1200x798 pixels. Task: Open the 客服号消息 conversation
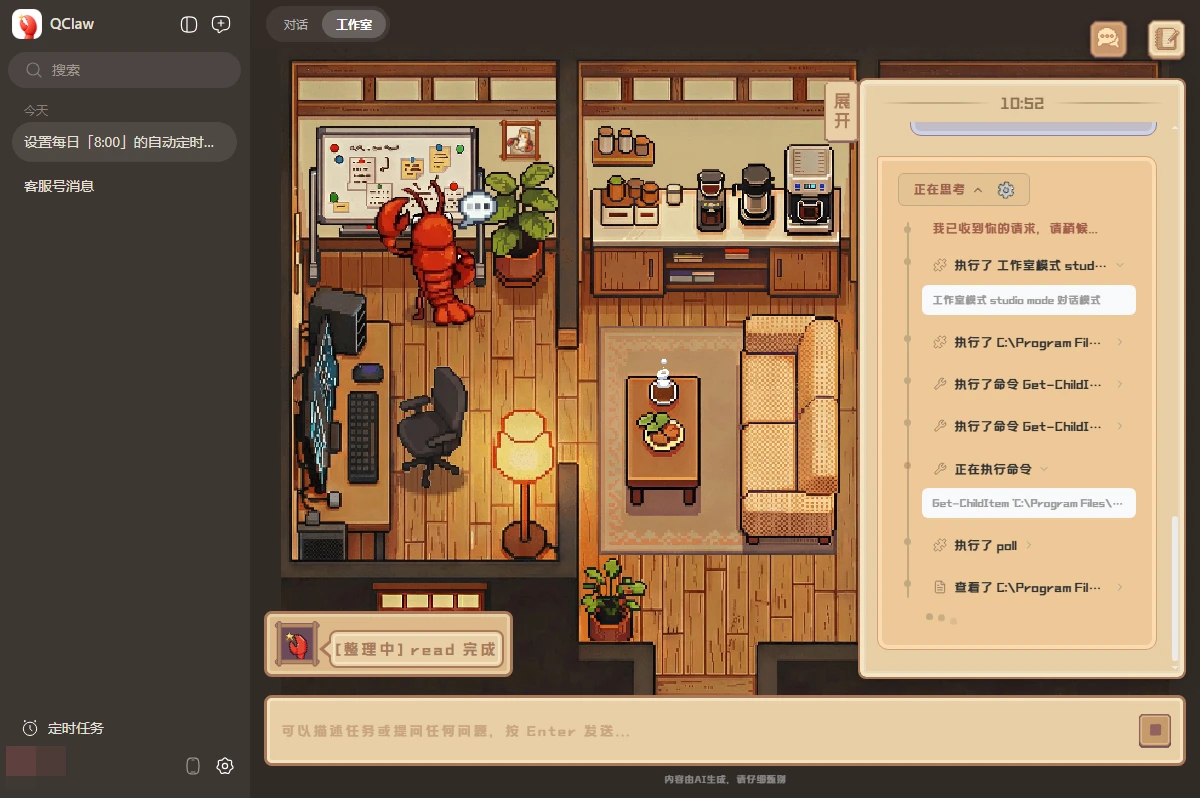pyautogui.click(x=60, y=186)
